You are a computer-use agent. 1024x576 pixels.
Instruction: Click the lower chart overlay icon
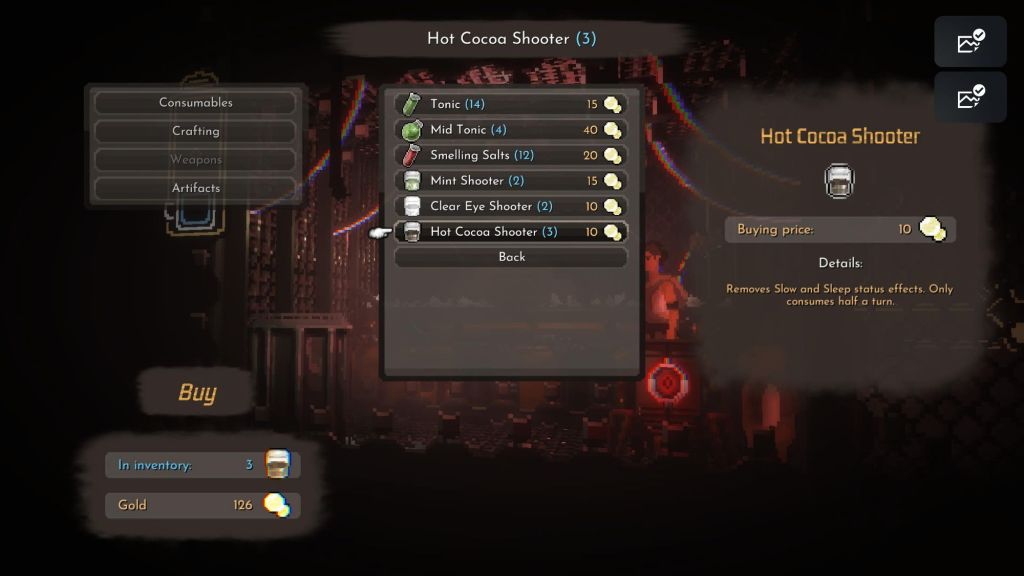point(970,97)
